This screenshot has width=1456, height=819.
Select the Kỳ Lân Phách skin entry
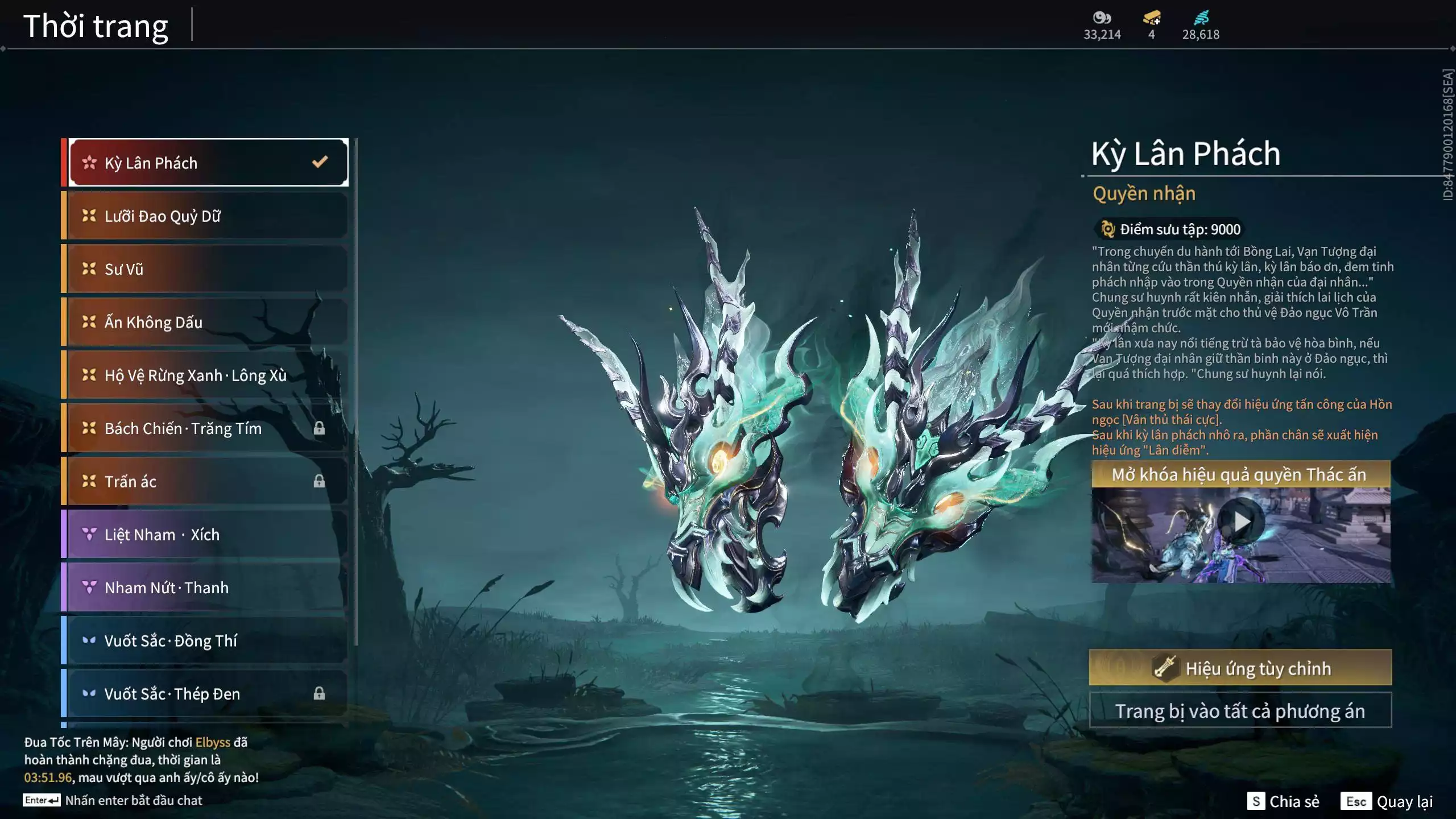coord(208,163)
